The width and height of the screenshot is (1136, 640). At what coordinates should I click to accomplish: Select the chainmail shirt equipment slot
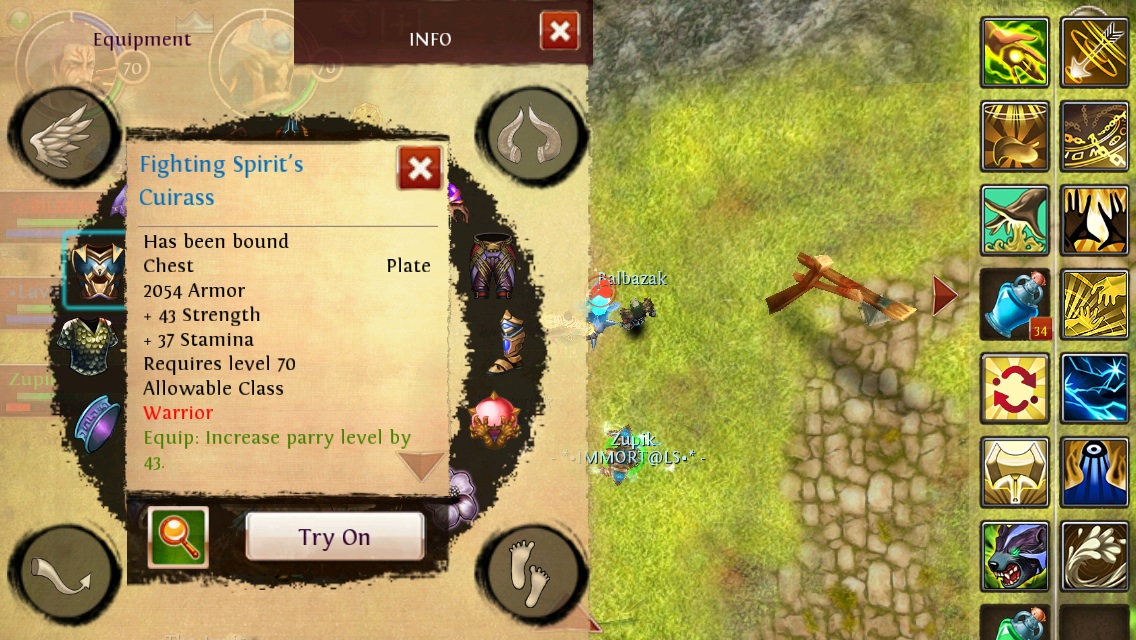point(88,346)
